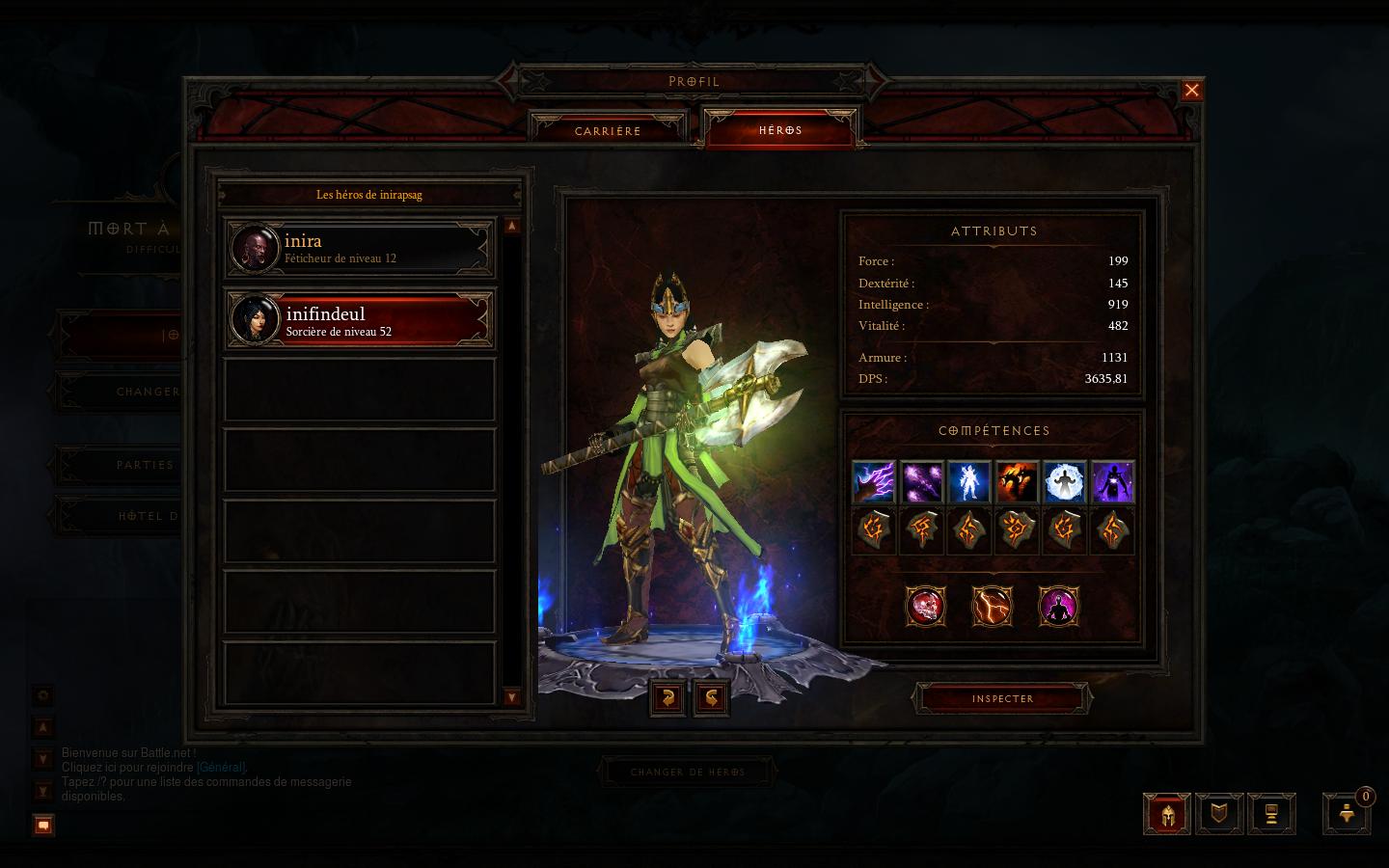Screen dimensions: 1389x868
Task: Click the red skull passive skill
Action: 926,607
